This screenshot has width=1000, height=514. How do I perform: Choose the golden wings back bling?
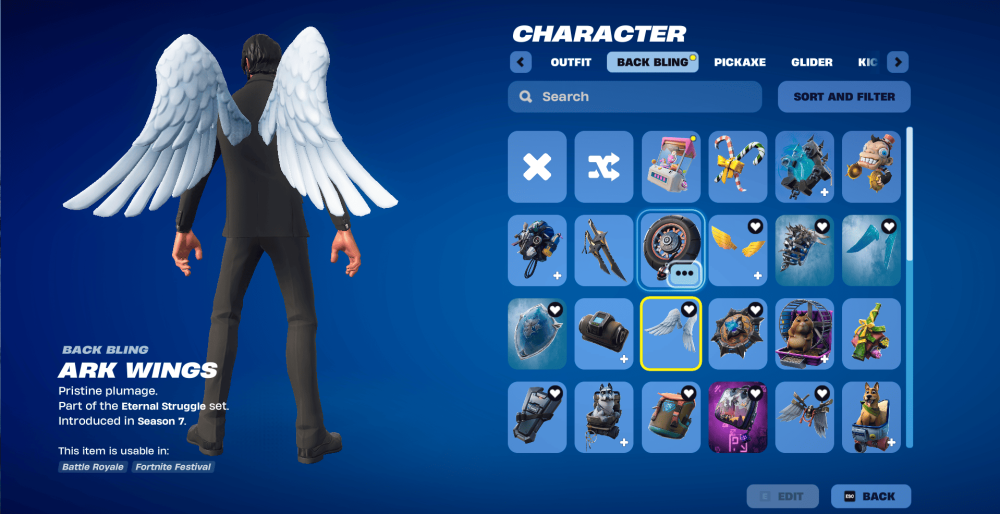point(737,250)
